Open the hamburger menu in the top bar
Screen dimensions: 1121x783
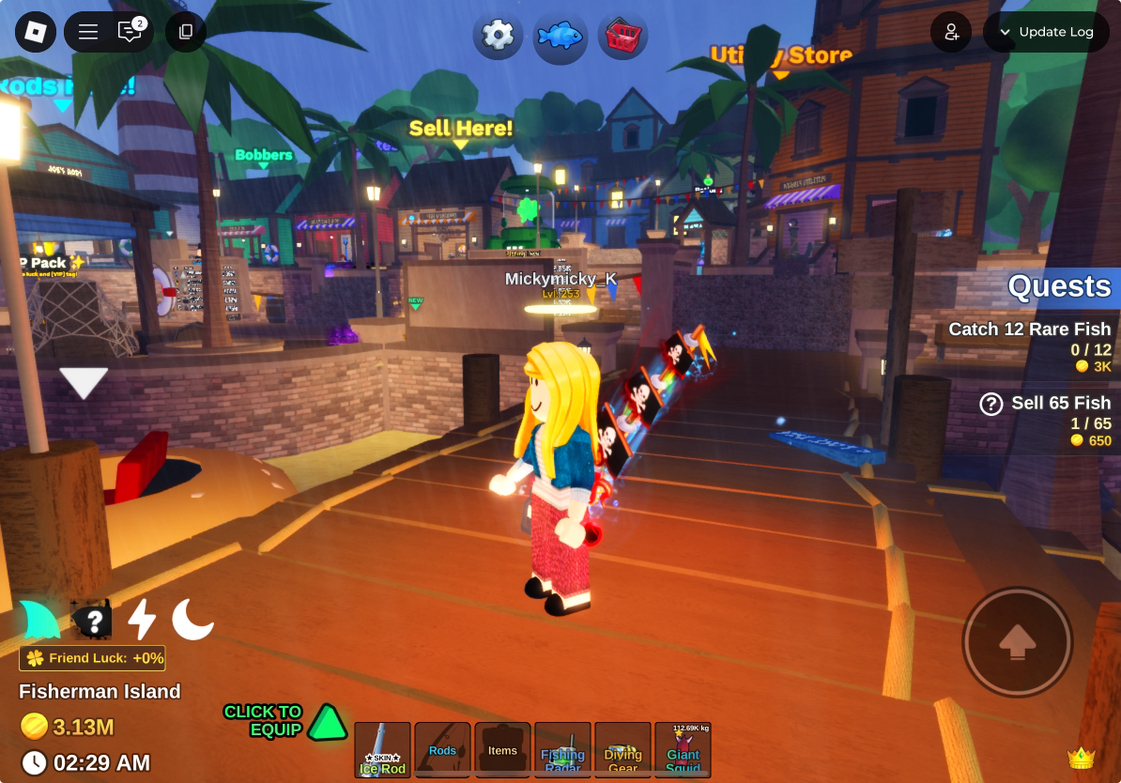pyautogui.click(x=88, y=32)
